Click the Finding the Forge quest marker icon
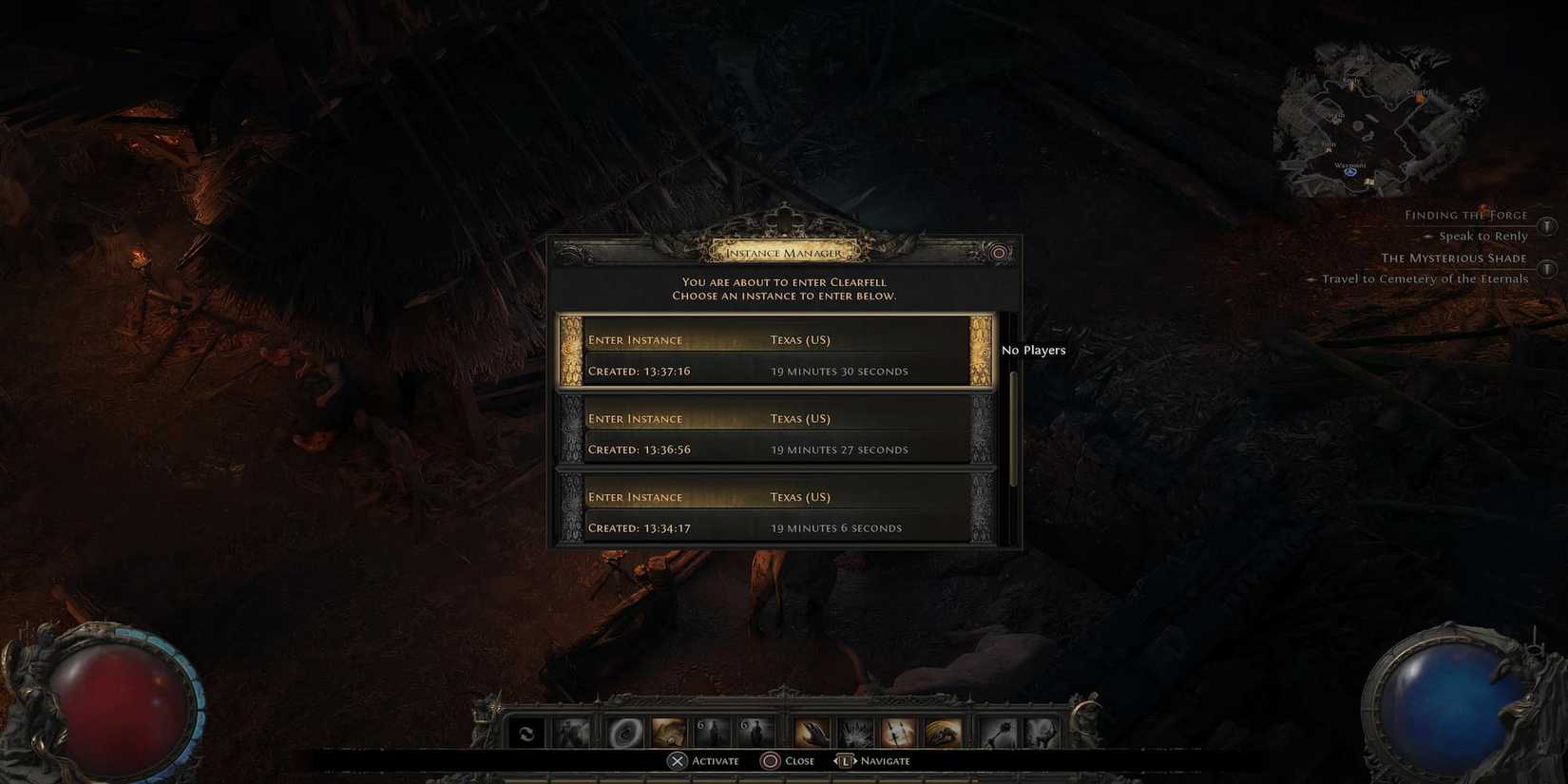The height and width of the screenshot is (784, 1568). 1548,226
